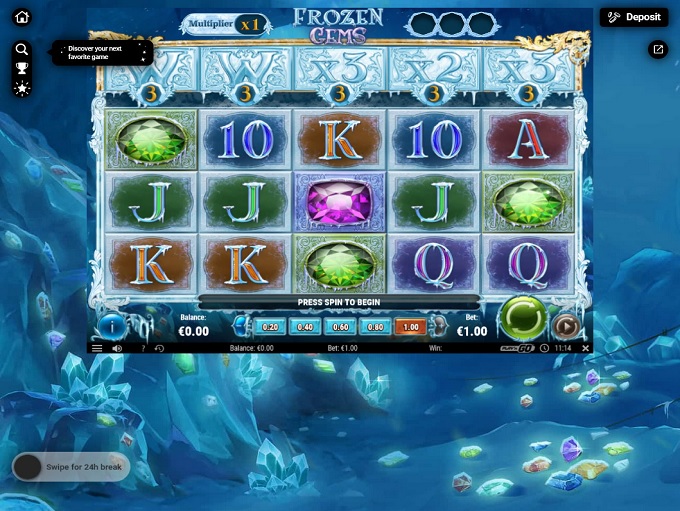The width and height of the screenshot is (680, 511).
Task: Open help via the question mark icon
Action: pyautogui.click(x=143, y=348)
